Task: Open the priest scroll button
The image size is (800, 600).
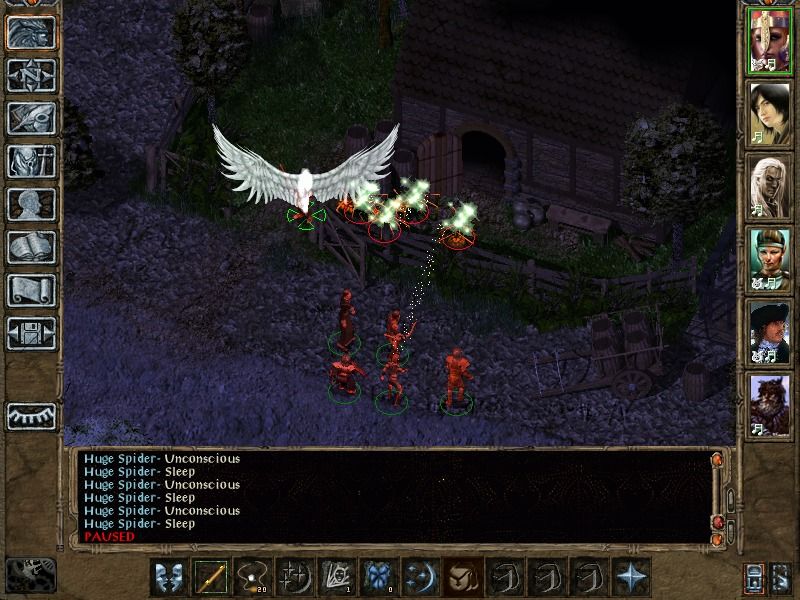Action: tap(31, 290)
